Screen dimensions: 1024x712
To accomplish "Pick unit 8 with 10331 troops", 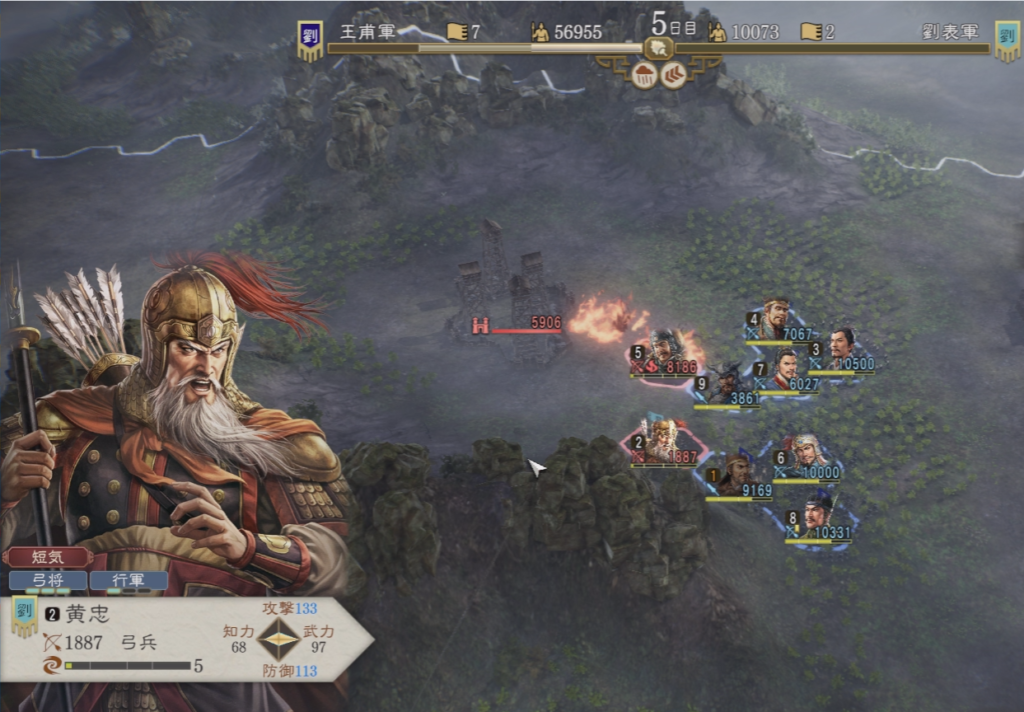I will point(818,517).
